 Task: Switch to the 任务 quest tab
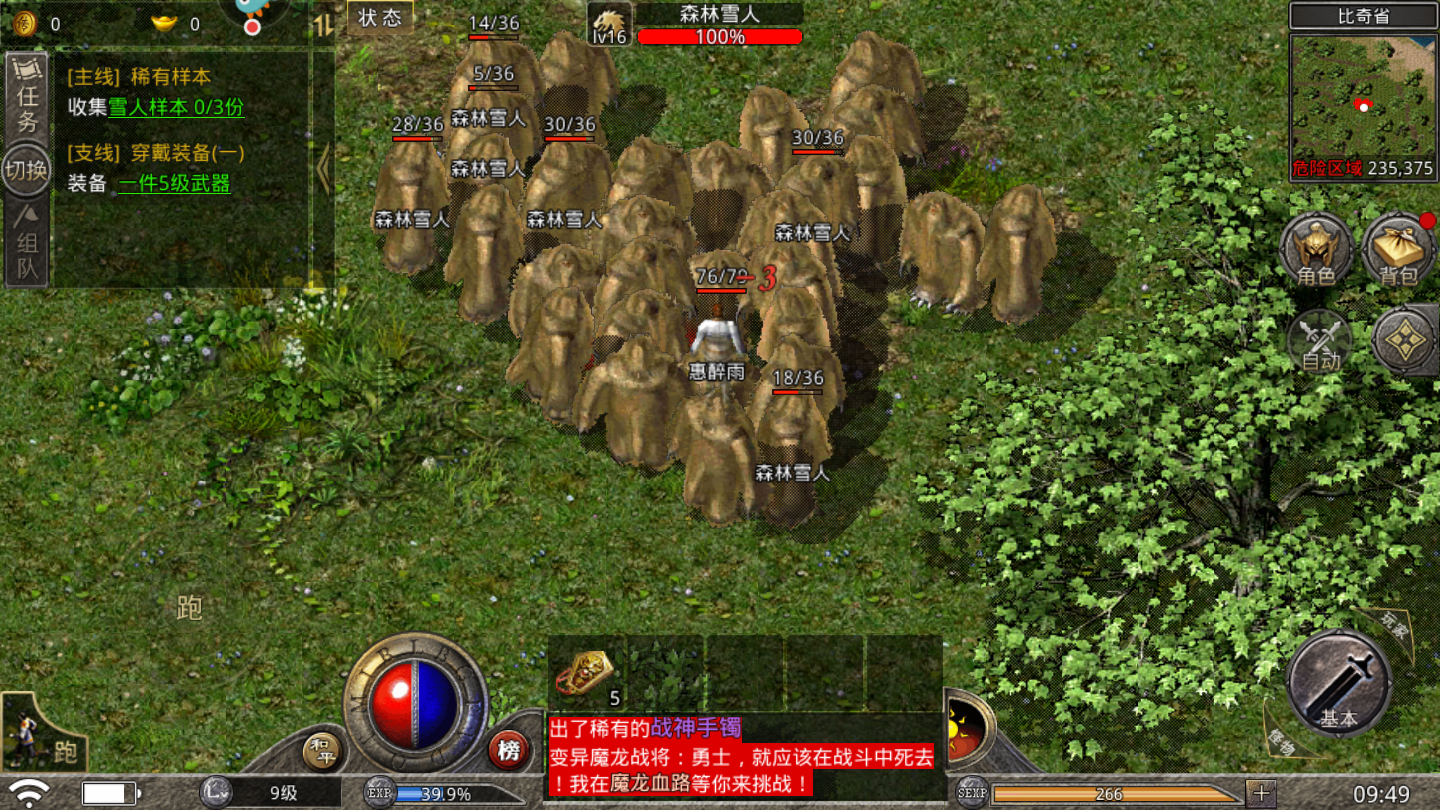[25, 96]
